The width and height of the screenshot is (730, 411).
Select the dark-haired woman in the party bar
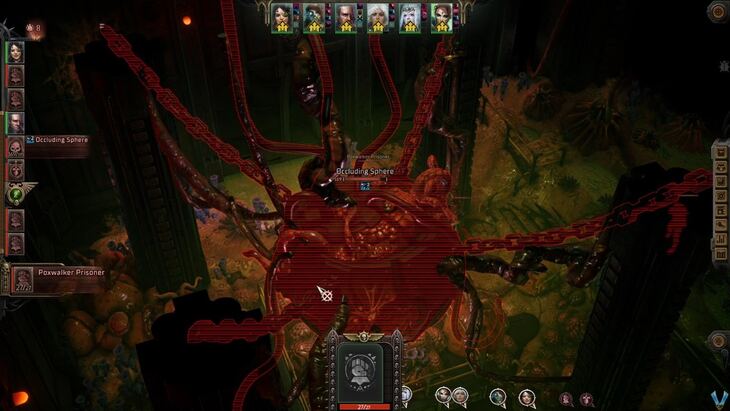[281, 15]
